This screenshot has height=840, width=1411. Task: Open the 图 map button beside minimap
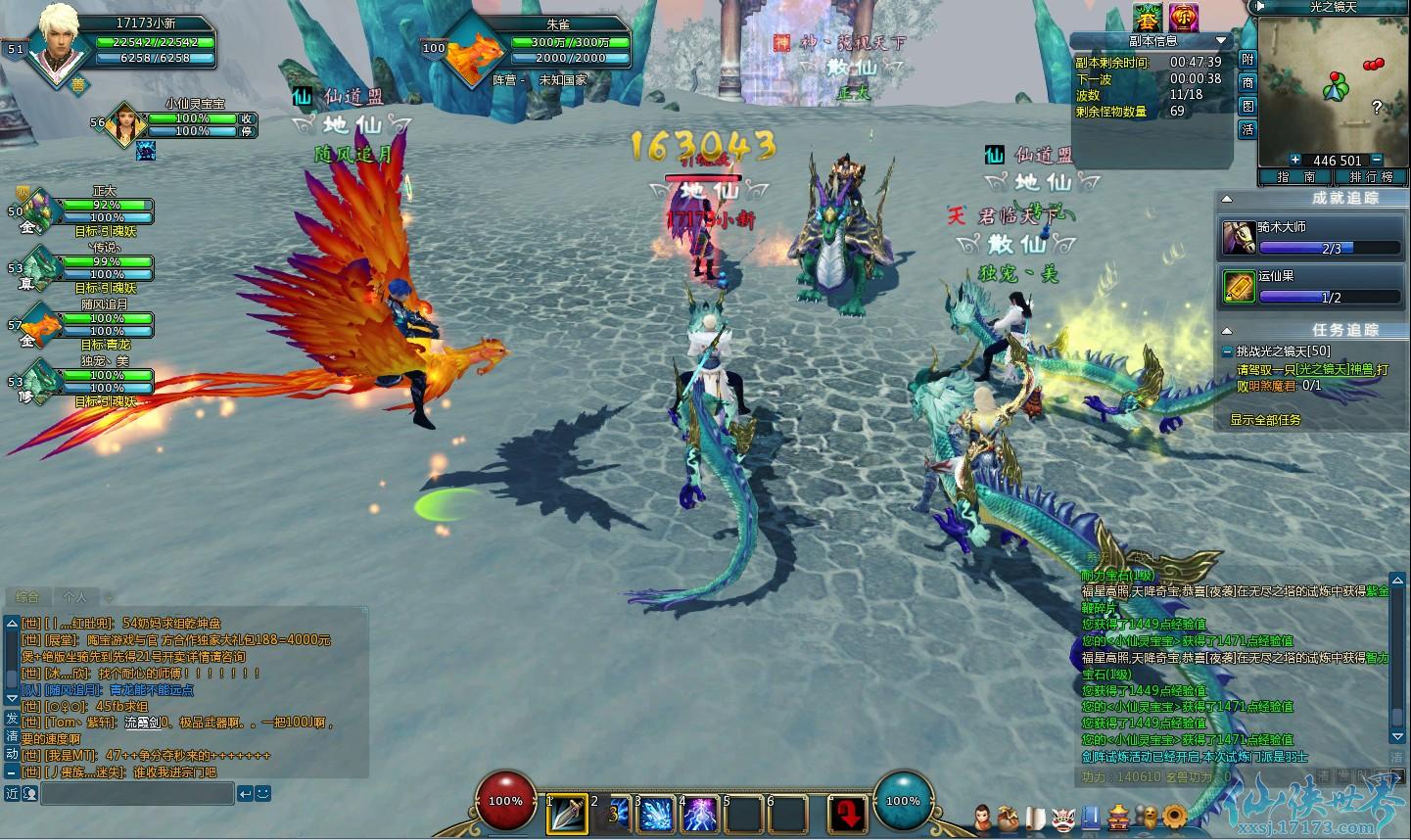tap(1247, 106)
